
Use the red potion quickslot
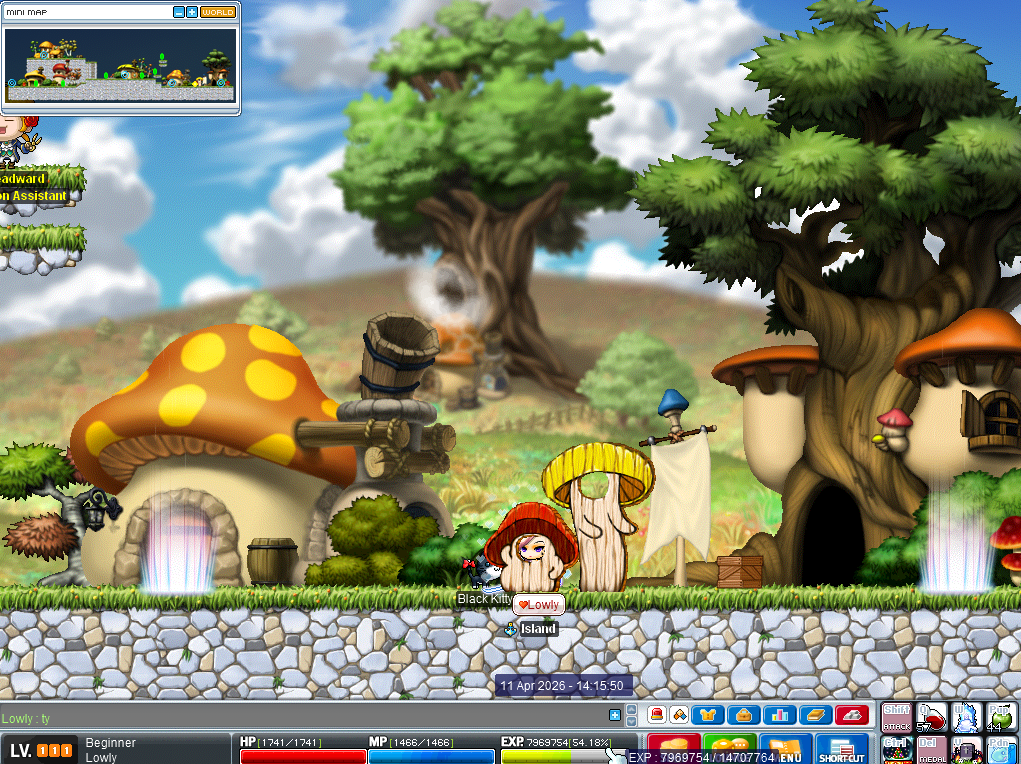(x=932, y=717)
